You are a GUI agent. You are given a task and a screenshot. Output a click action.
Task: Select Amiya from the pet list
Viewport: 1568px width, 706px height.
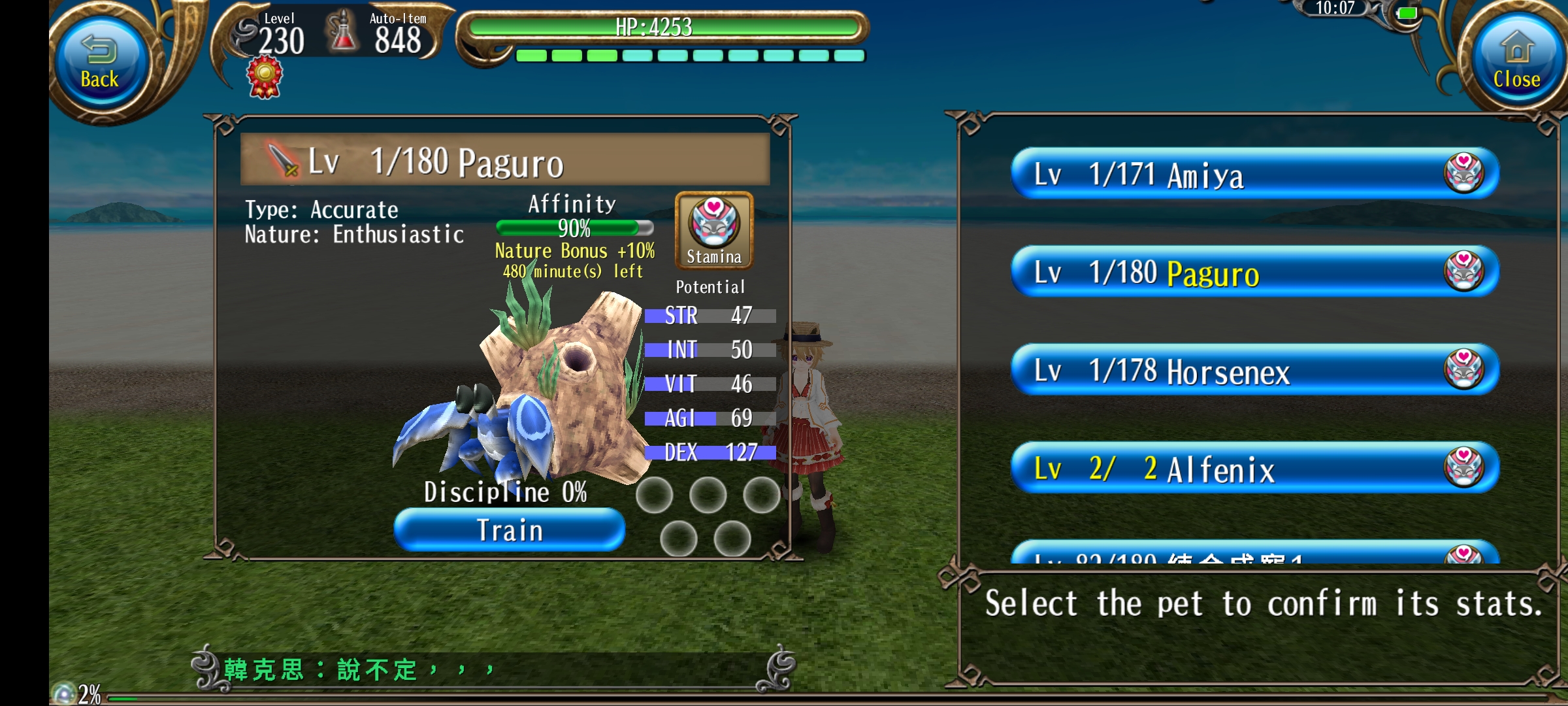pyautogui.click(x=1254, y=174)
